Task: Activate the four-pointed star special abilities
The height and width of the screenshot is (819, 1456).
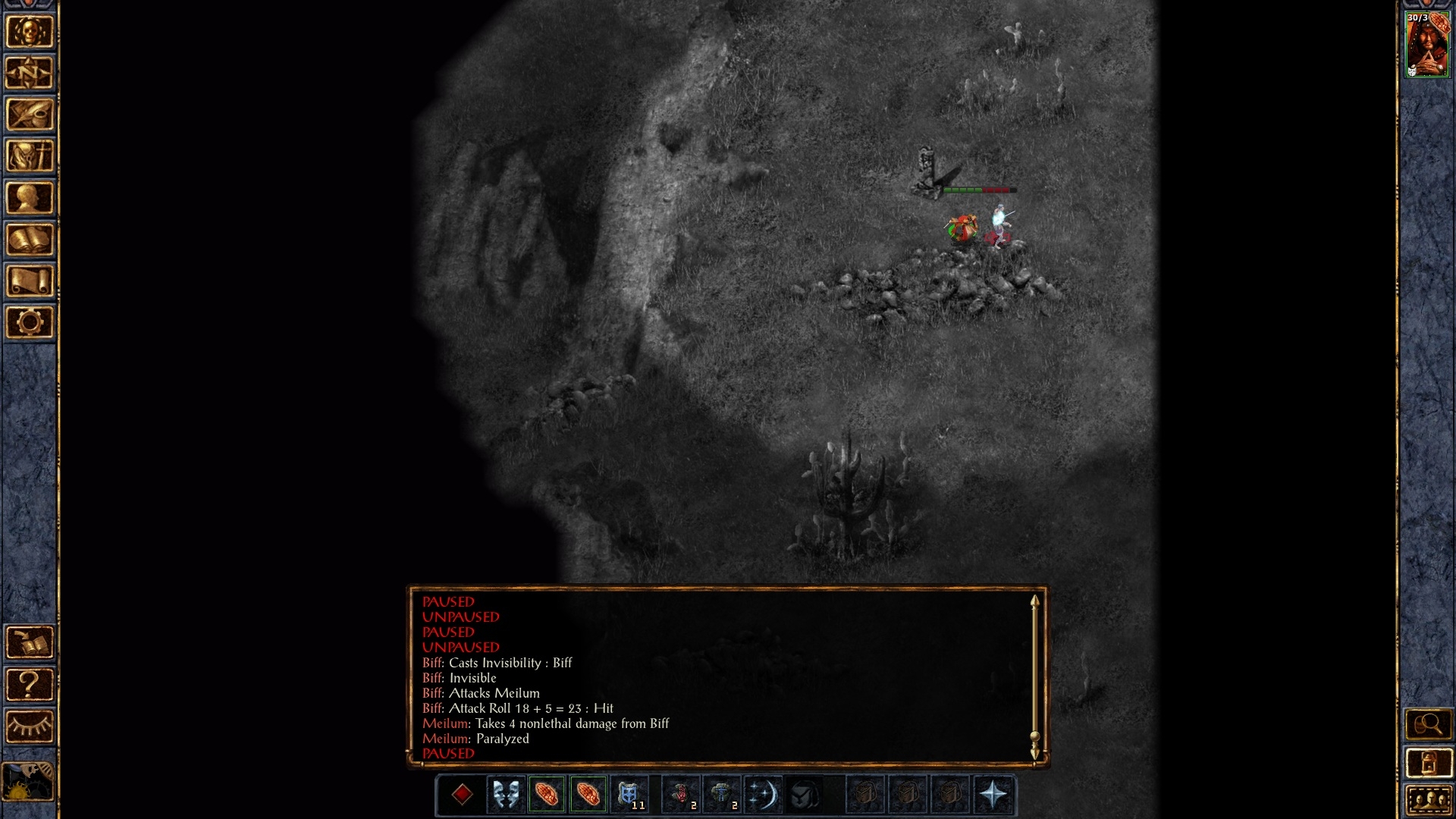Action: click(993, 795)
